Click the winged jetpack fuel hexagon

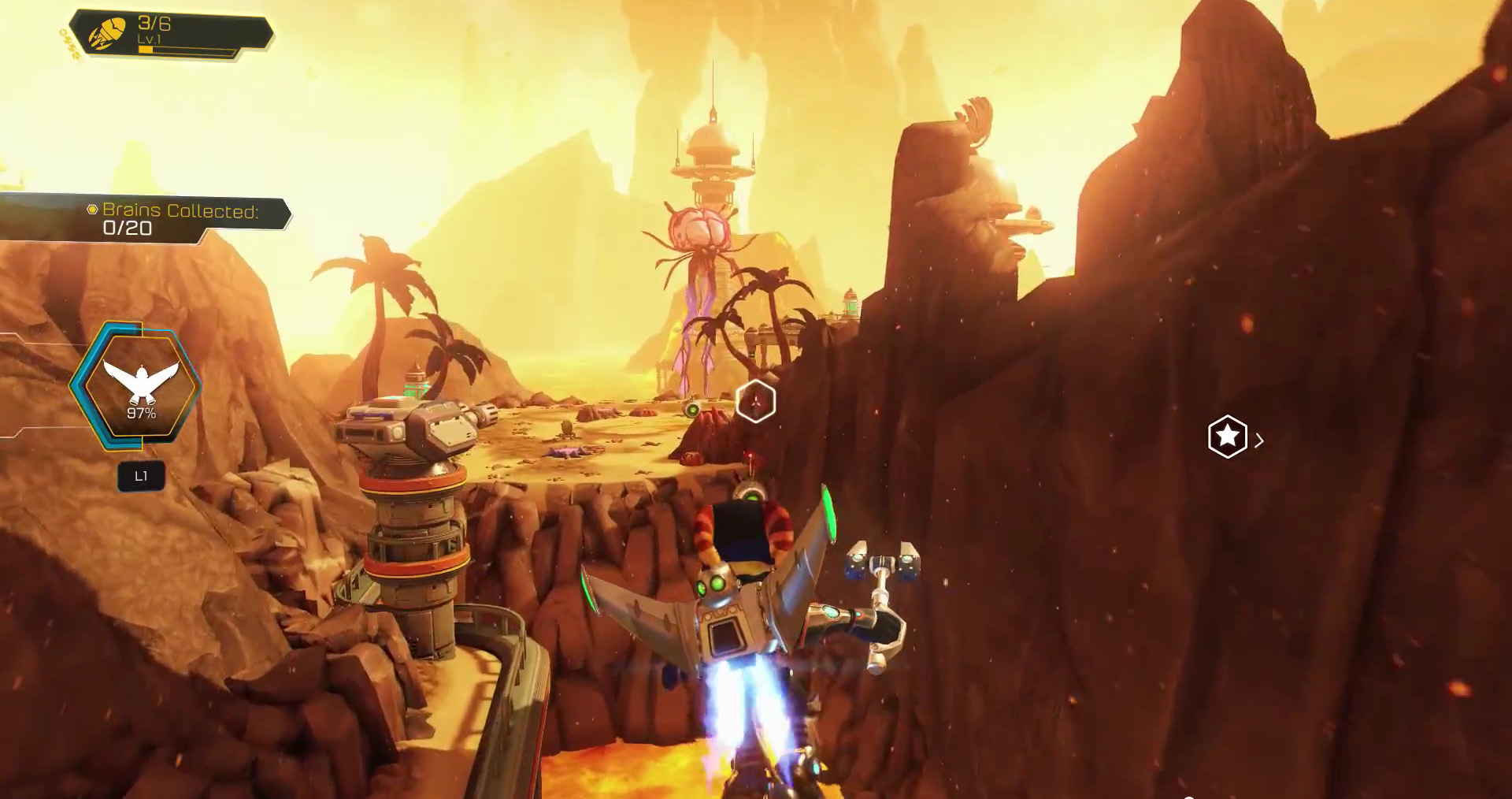pyautogui.click(x=140, y=386)
